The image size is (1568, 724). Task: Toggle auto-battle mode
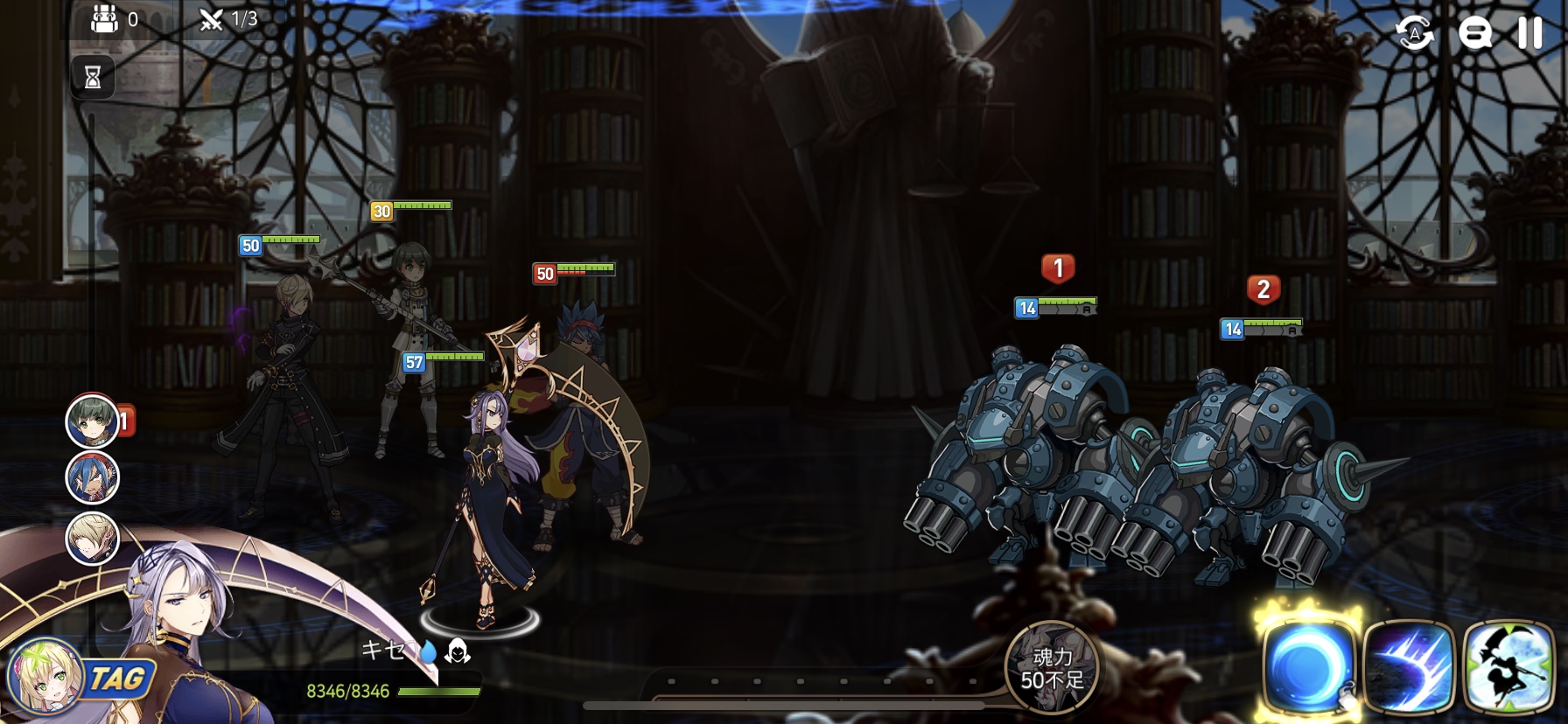click(x=1414, y=34)
